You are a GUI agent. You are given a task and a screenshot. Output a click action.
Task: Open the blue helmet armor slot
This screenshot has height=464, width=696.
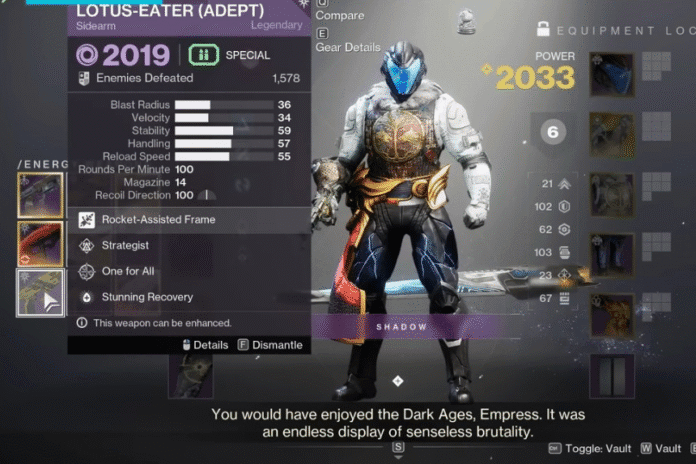[611, 75]
